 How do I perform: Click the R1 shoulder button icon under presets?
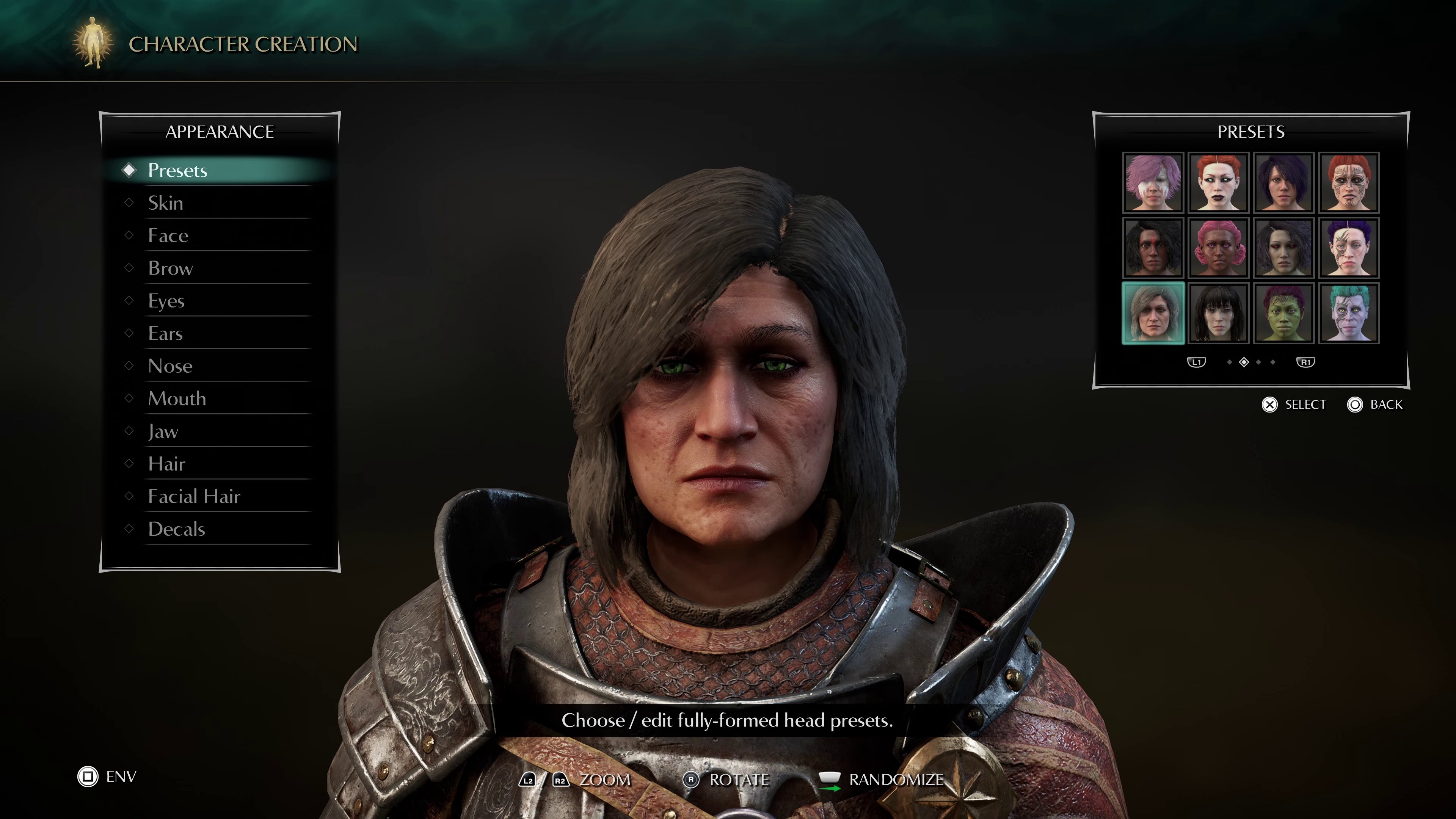pyautogui.click(x=1306, y=362)
